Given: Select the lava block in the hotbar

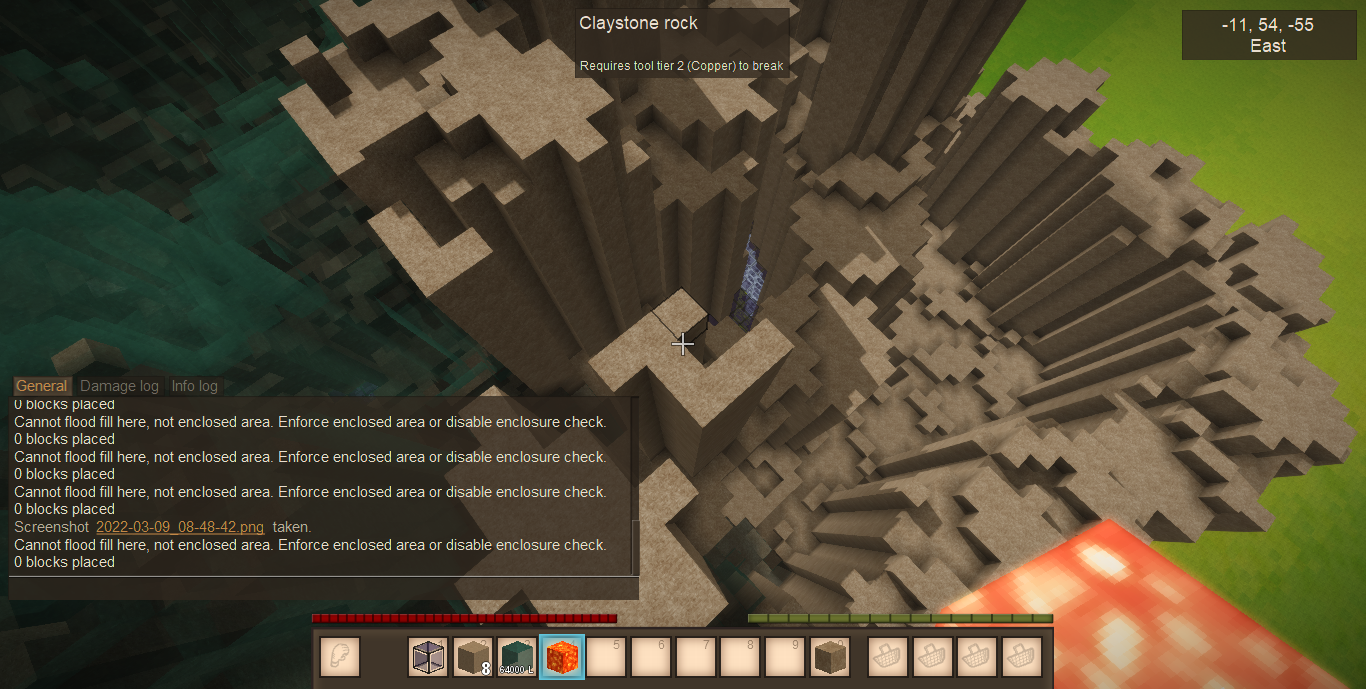Looking at the screenshot, I should coord(562,657).
